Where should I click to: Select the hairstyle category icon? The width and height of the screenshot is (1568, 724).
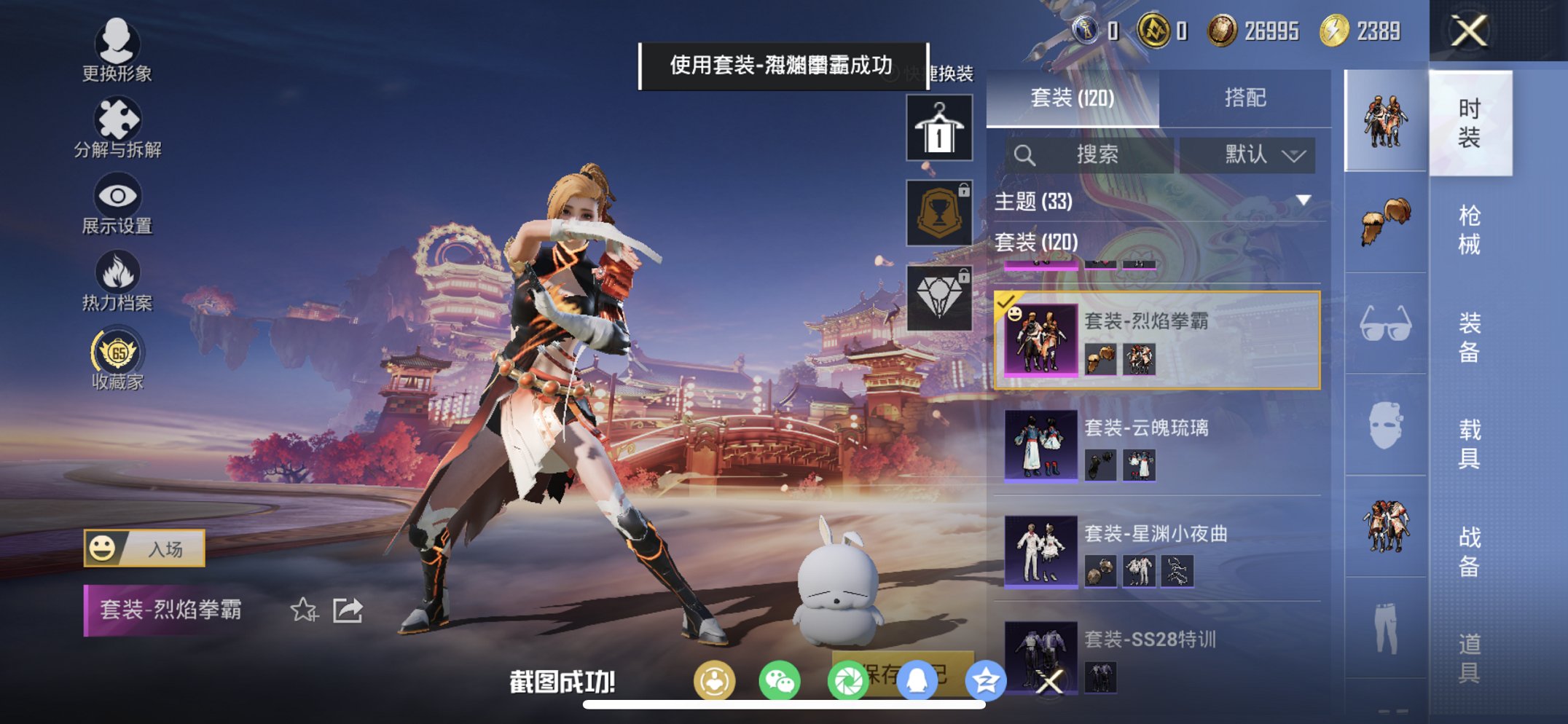coord(1385,219)
